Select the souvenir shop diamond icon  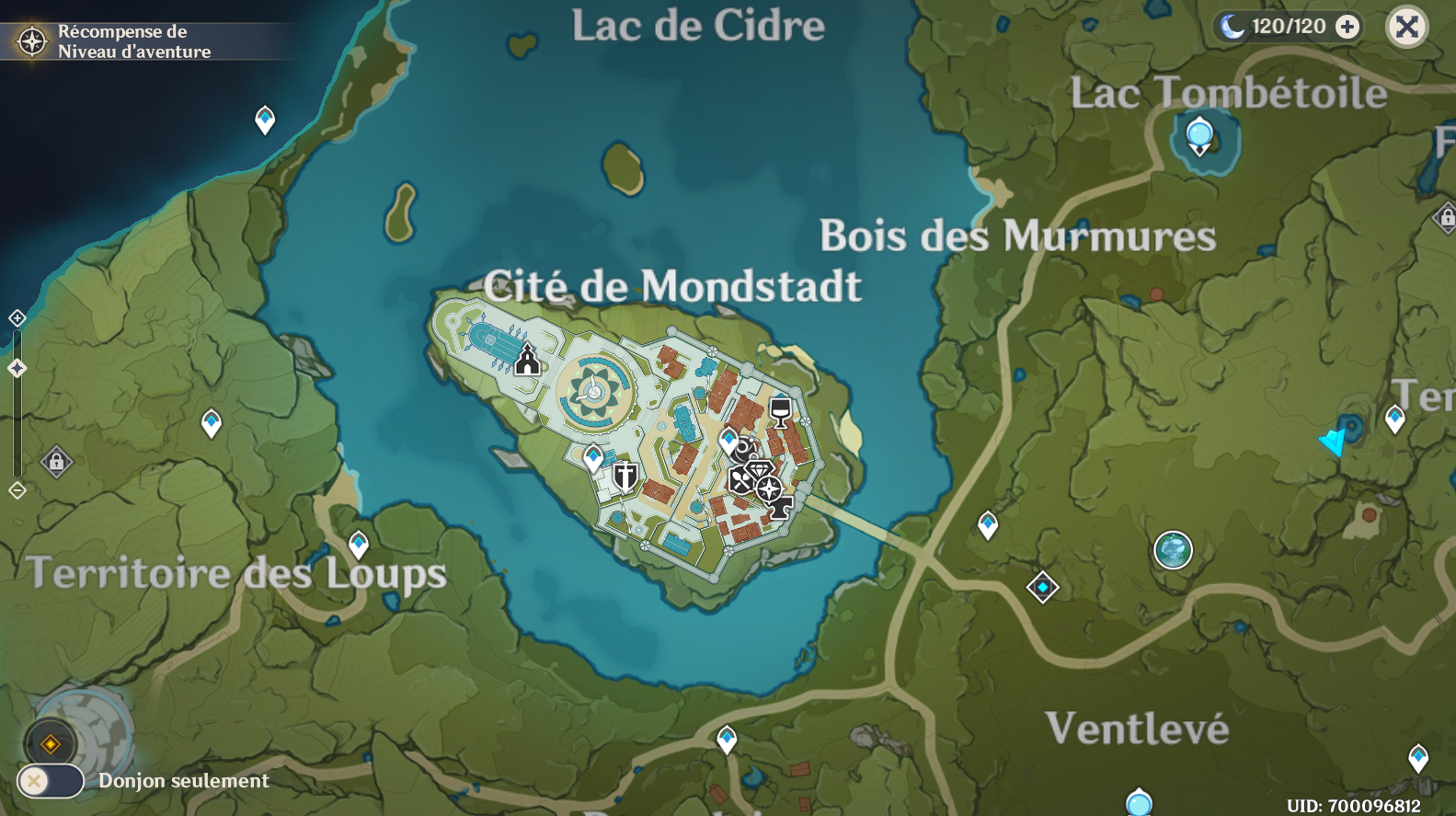pos(761,469)
